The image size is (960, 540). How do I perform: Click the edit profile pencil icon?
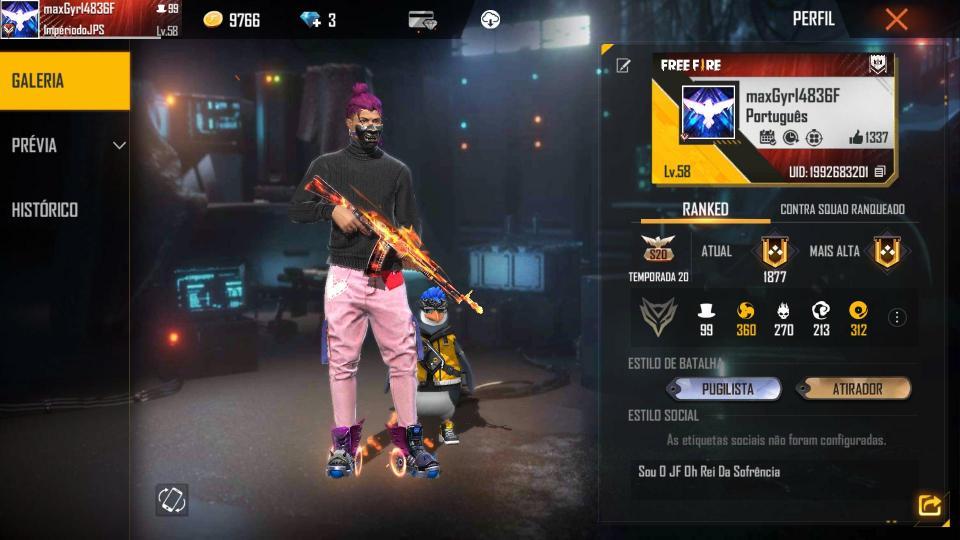coord(624,66)
